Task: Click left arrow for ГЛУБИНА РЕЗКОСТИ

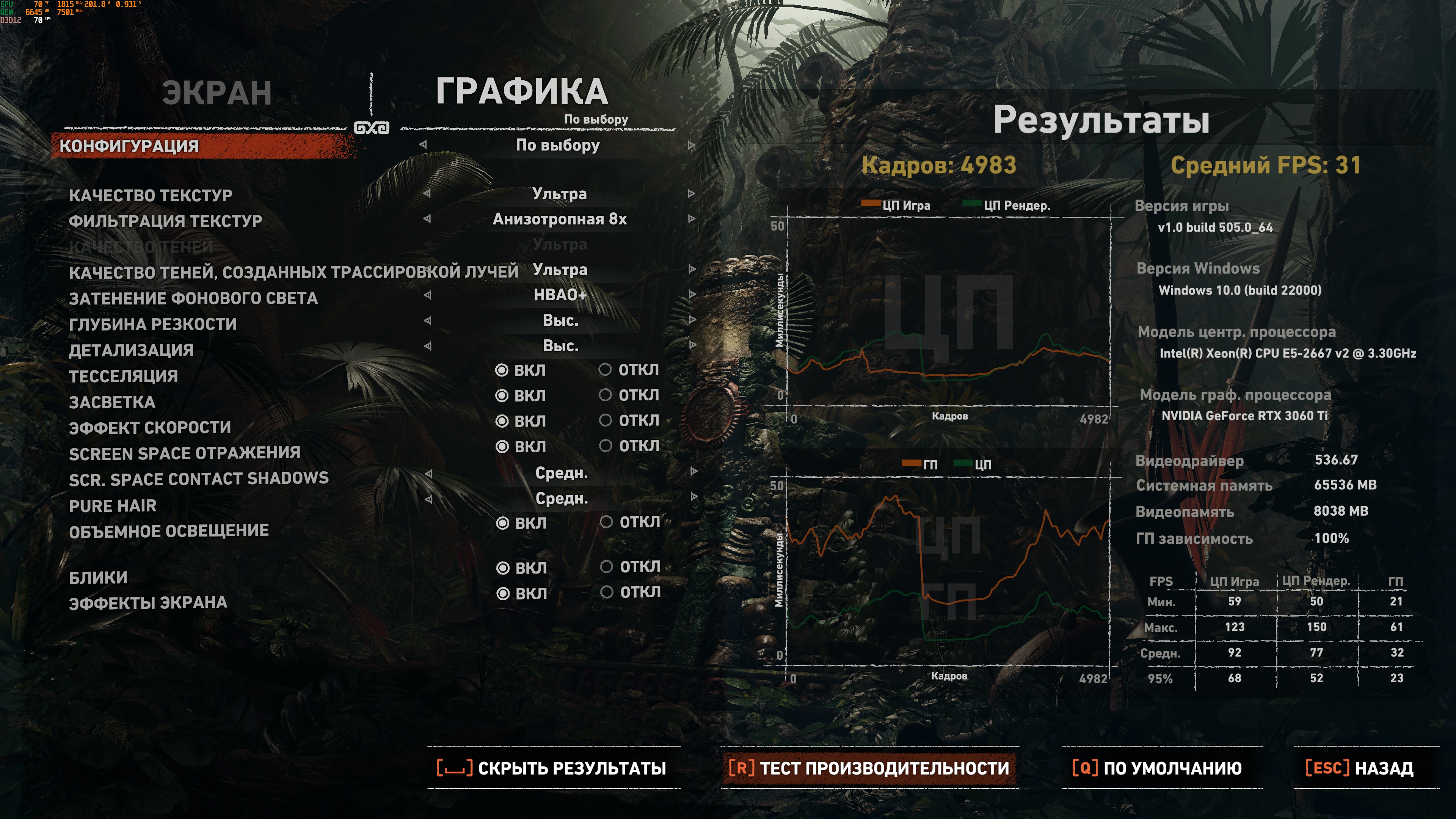Action: (x=427, y=320)
